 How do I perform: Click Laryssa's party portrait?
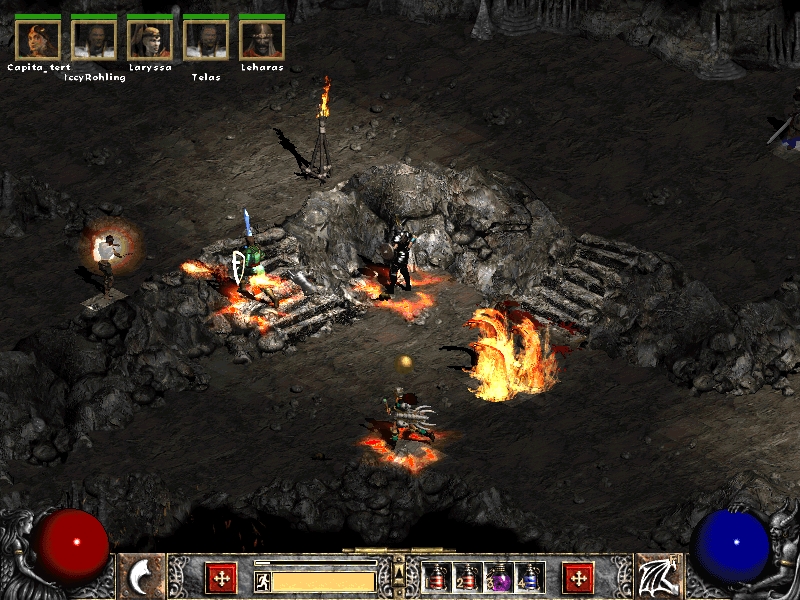coord(150,39)
